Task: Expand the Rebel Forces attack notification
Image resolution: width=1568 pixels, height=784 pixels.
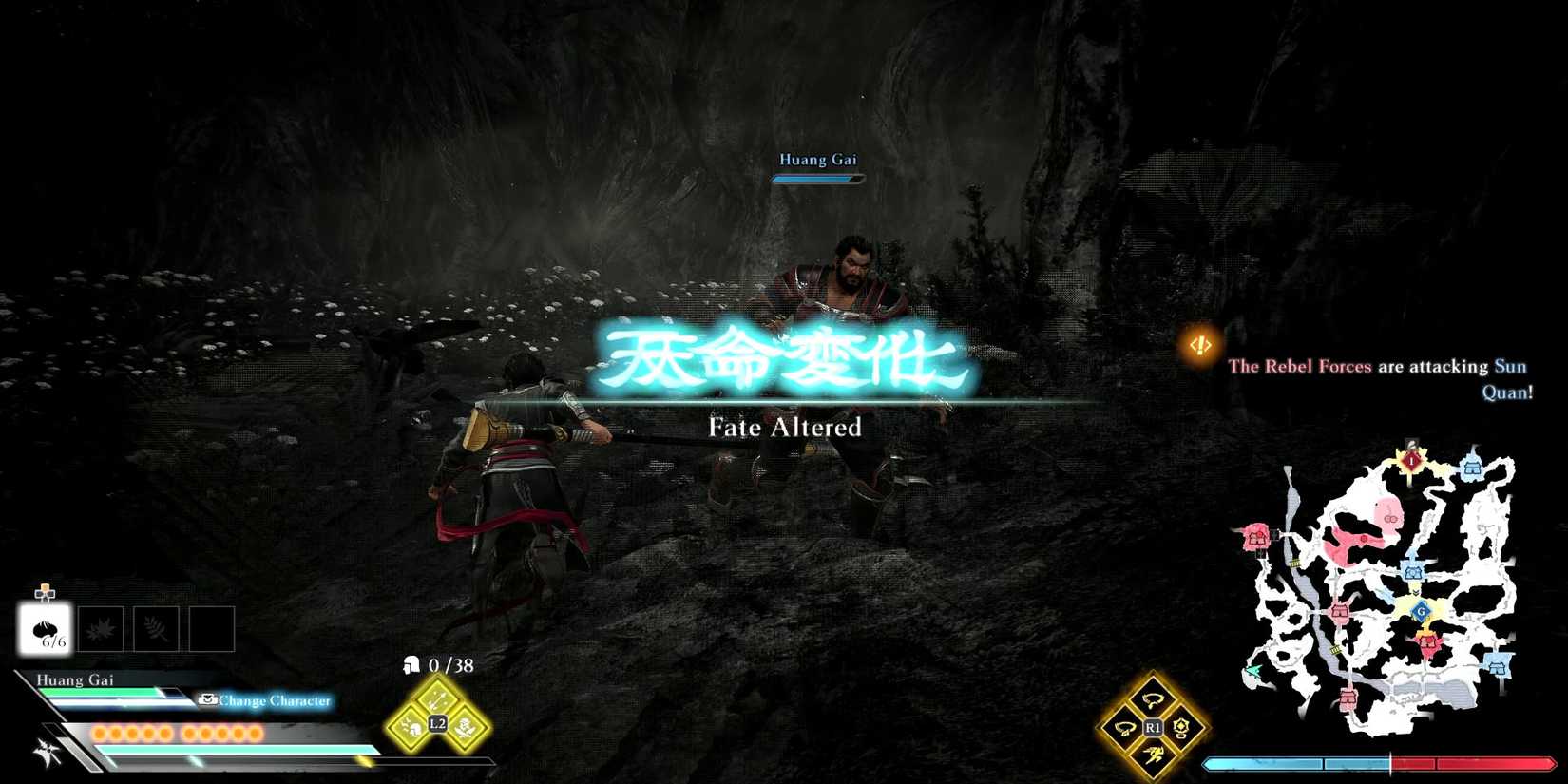Action: (1378, 378)
